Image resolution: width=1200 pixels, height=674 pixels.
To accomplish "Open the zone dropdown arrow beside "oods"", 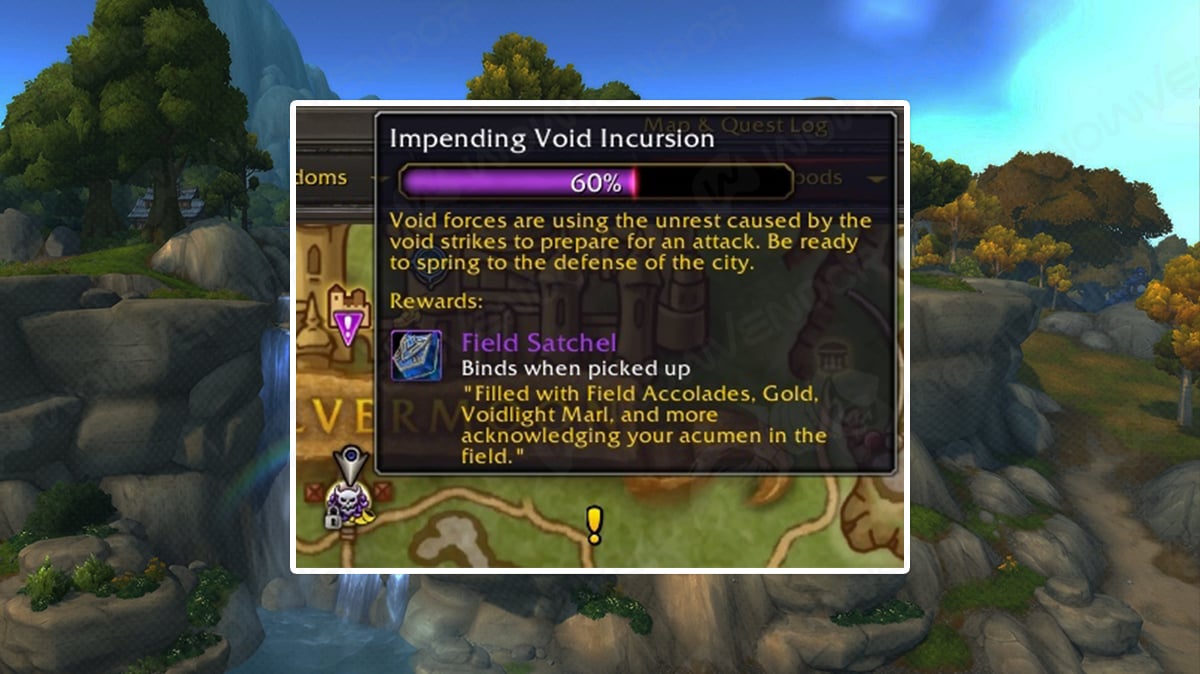I will click(877, 179).
